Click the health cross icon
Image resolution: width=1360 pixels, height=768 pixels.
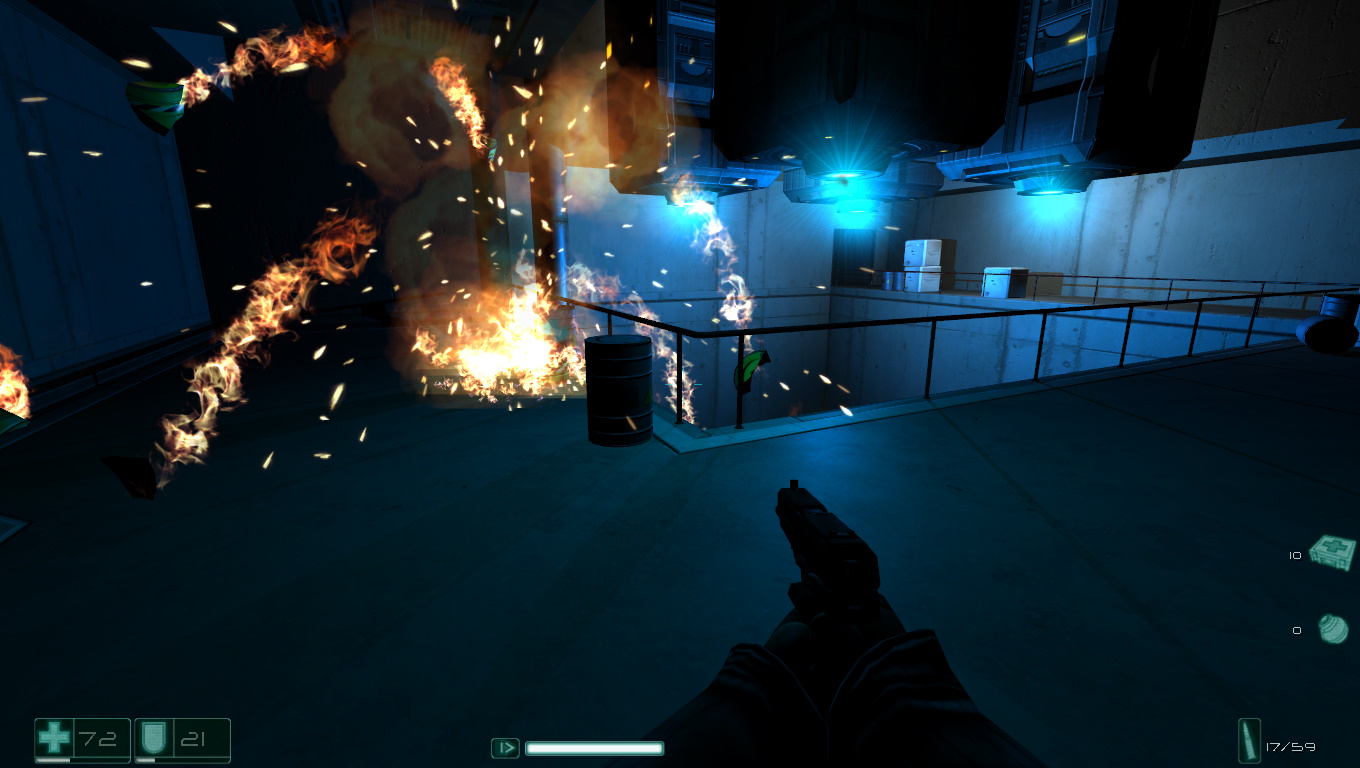[x=54, y=738]
